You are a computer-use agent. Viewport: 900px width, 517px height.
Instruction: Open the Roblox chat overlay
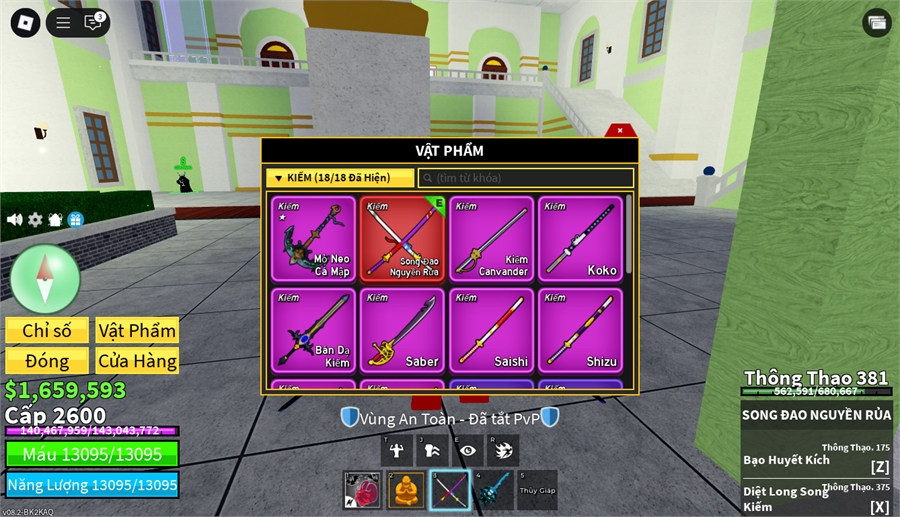(93, 23)
